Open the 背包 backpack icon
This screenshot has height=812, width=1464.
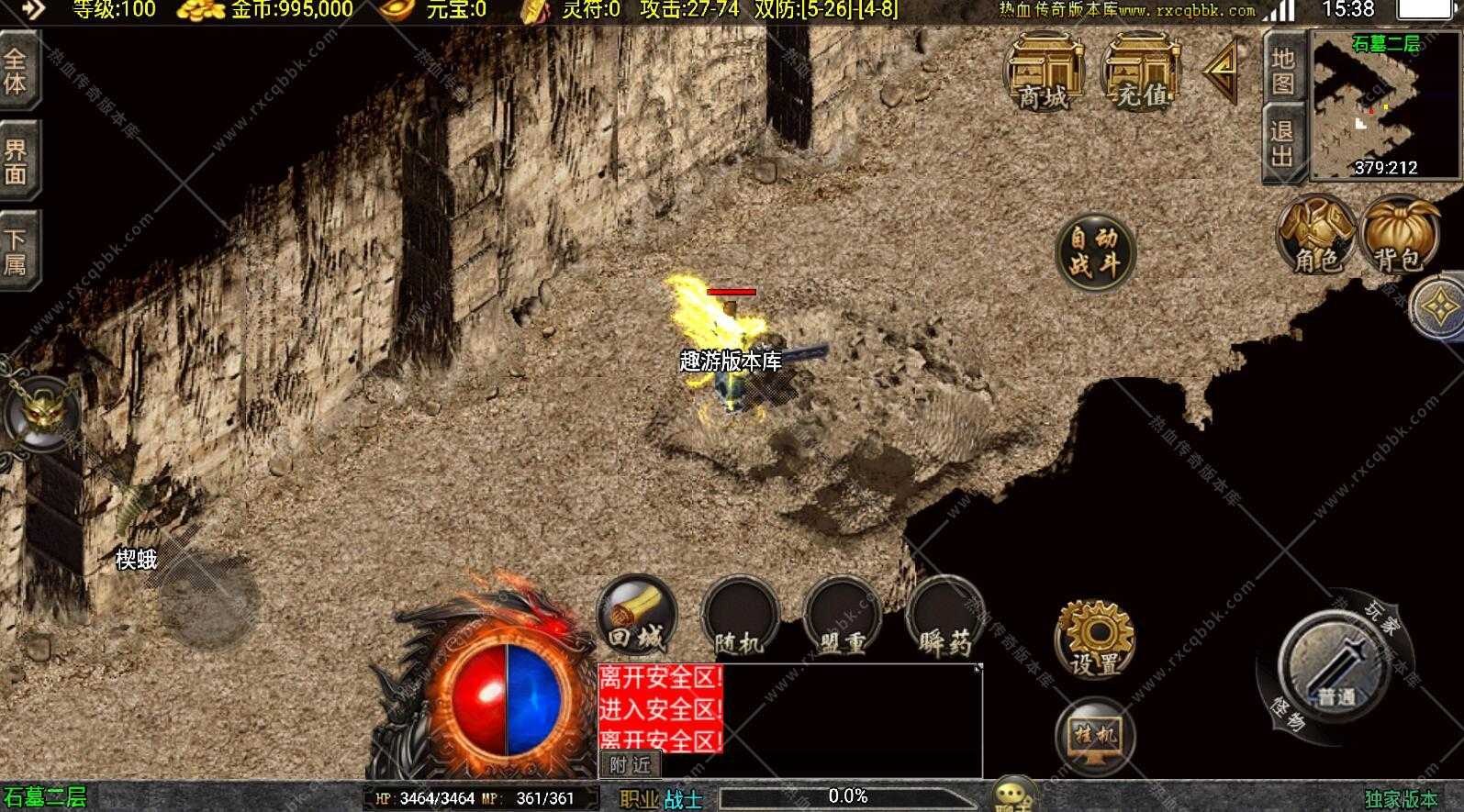[x=1400, y=239]
